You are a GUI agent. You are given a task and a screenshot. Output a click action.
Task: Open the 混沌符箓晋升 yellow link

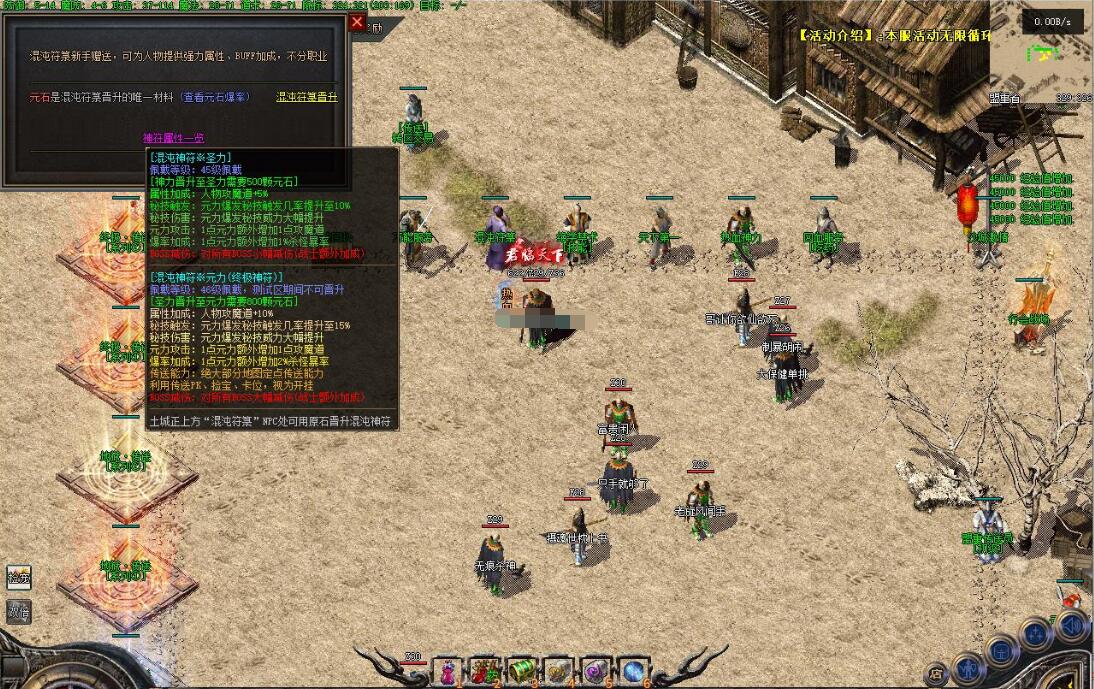click(x=307, y=97)
